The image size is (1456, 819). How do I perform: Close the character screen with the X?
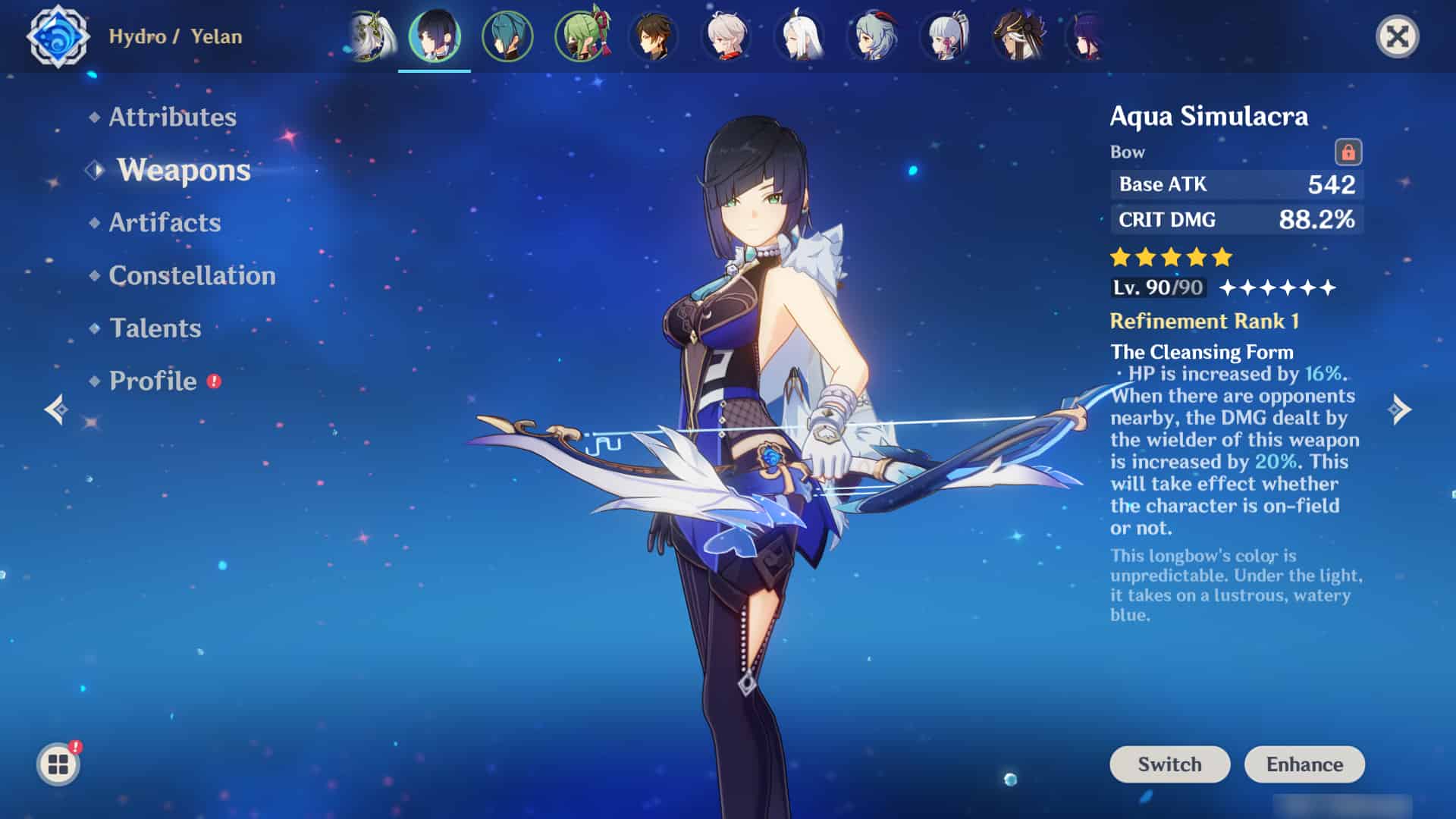click(1397, 36)
